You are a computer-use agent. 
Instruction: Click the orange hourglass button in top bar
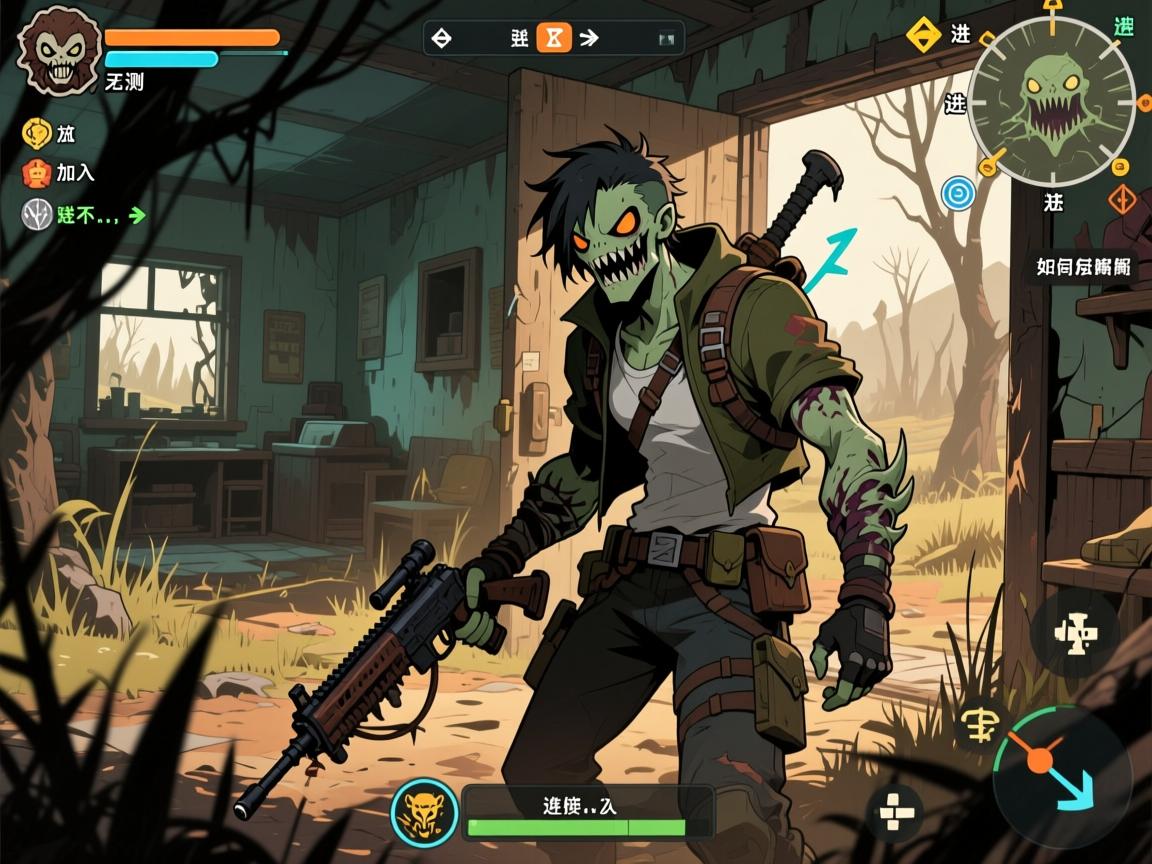click(x=553, y=38)
